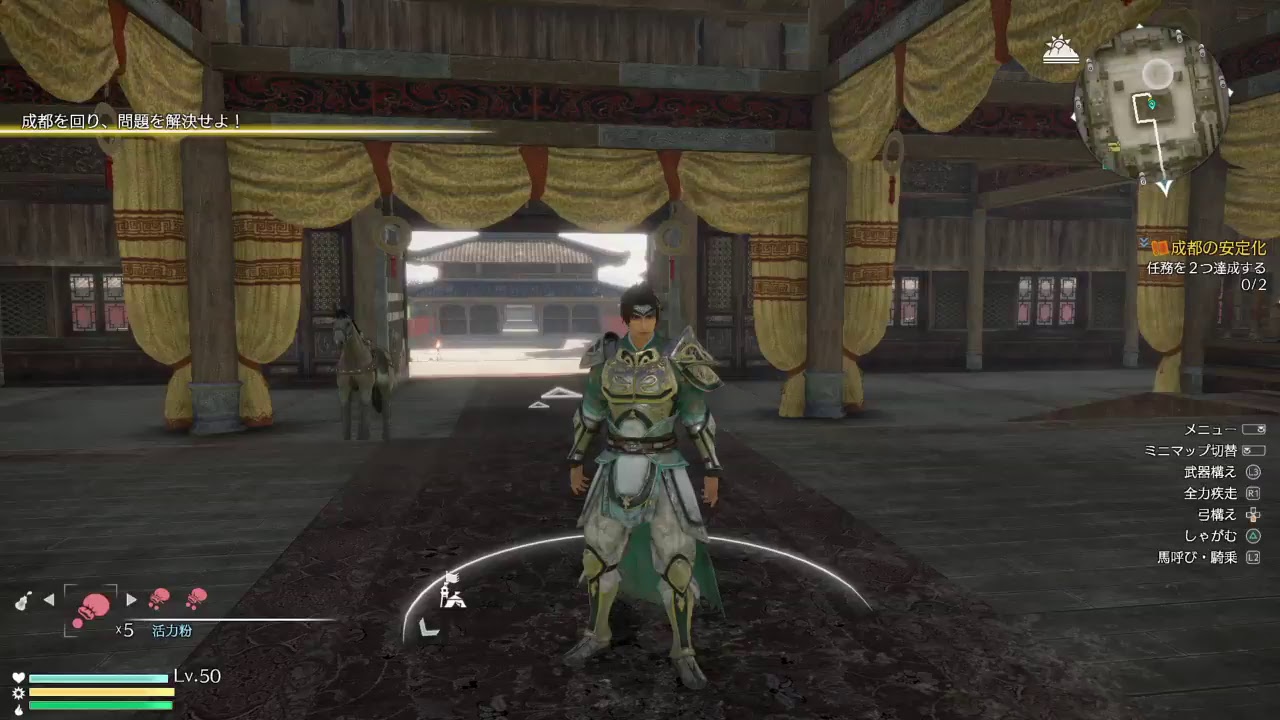Collapse the quest tracker using the blue chevrons
The height and width of the screenshot is (720, 1280).
point(1144,243)
